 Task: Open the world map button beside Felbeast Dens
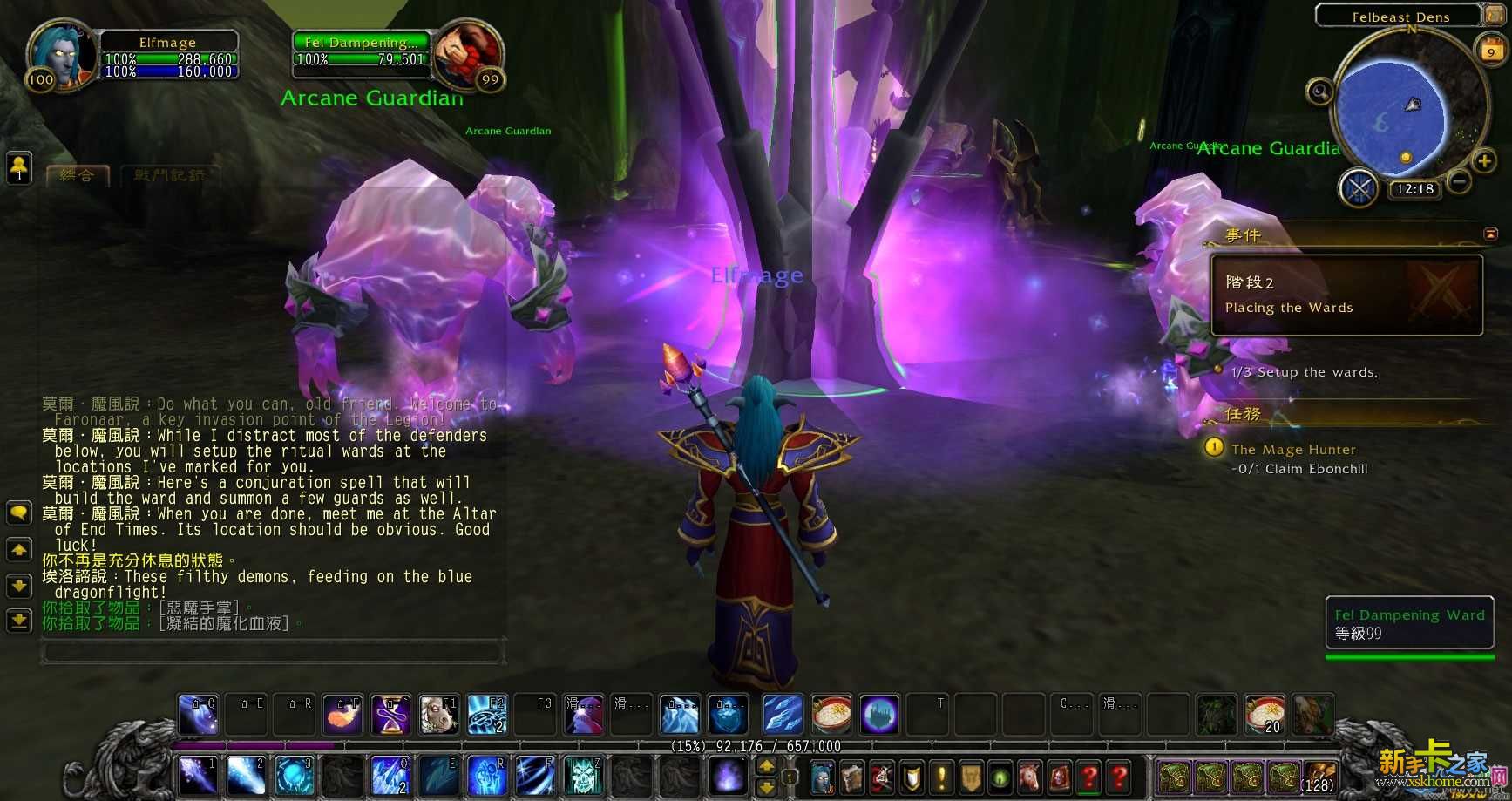(1493, 16)
